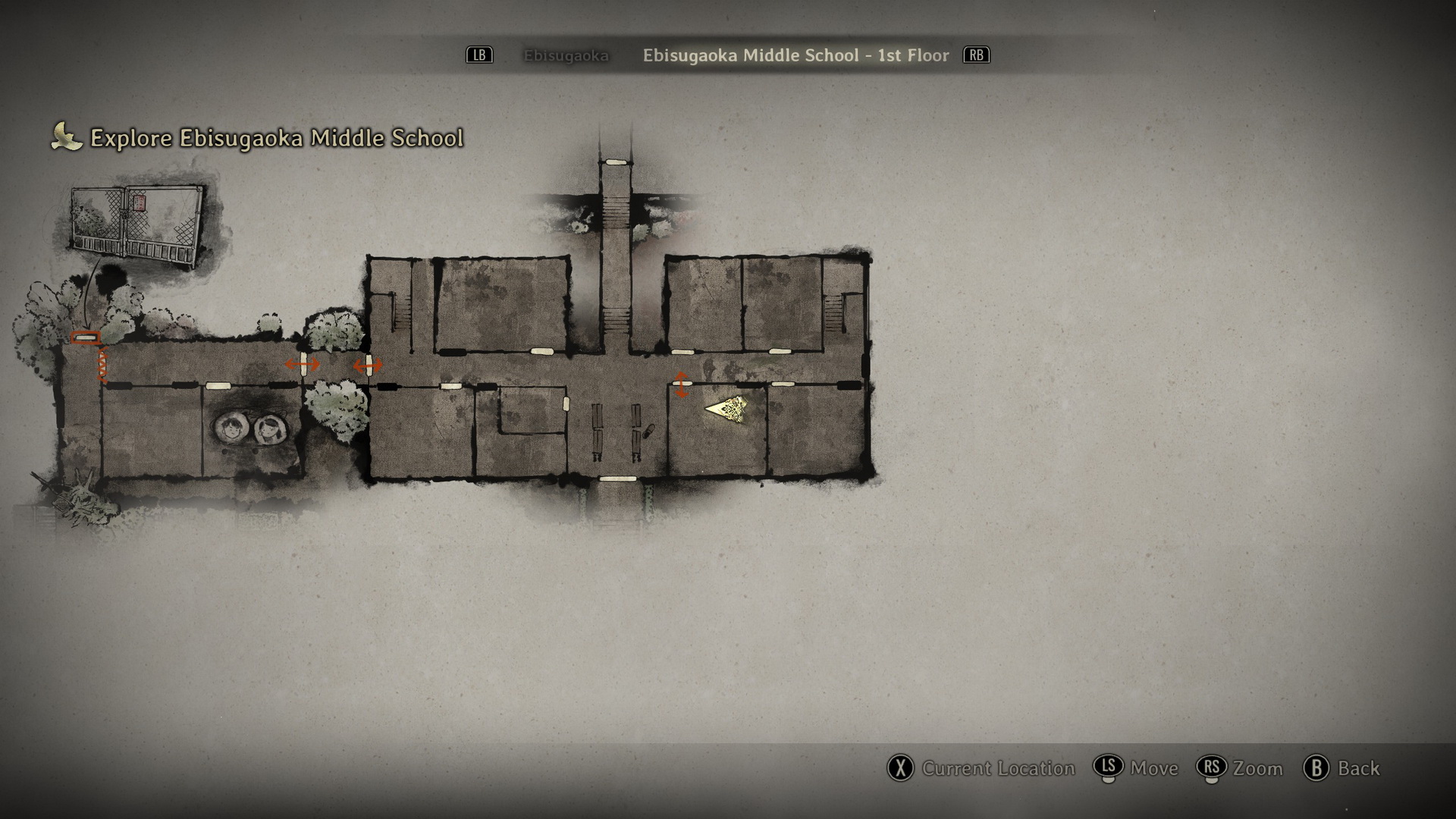Choose the Current Location option
Viewport: 1456px width, 819px height.
[x=981, y=768]
